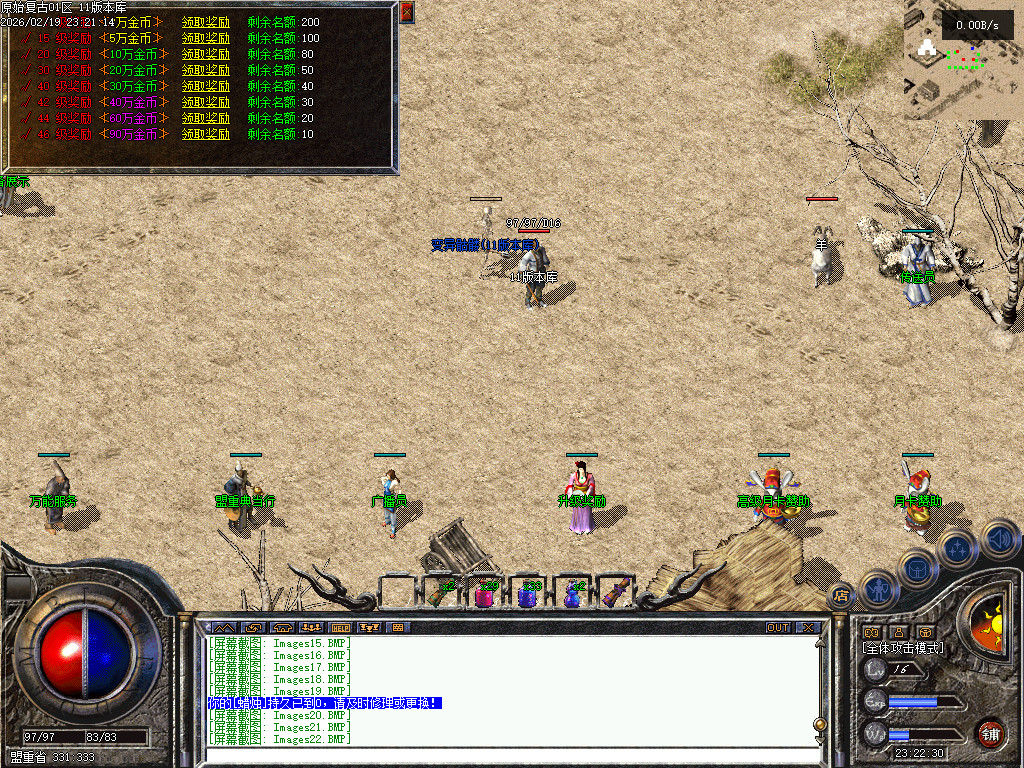
Task: Click the chat scrollbar down arrow
Action: click(x=820, y=738)
